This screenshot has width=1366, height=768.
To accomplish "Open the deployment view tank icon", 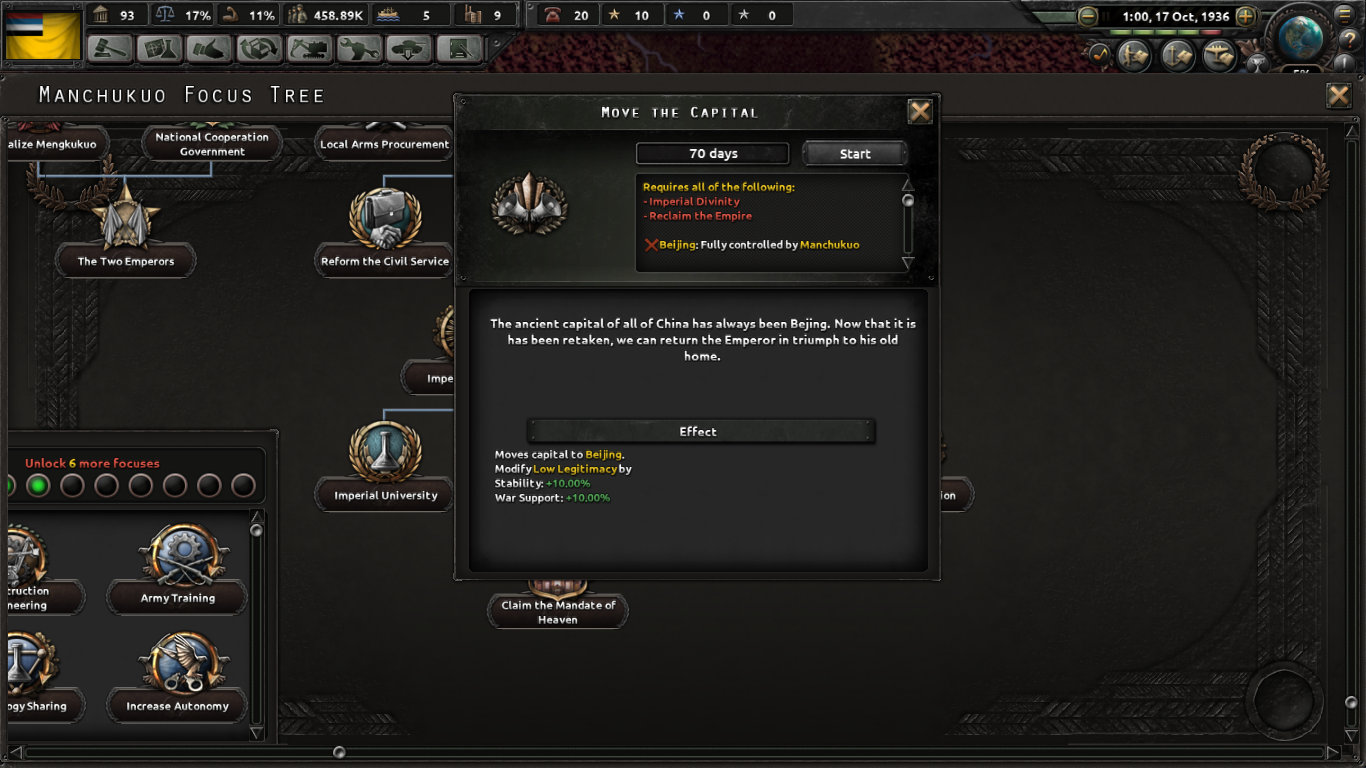I will pos(408,49).
